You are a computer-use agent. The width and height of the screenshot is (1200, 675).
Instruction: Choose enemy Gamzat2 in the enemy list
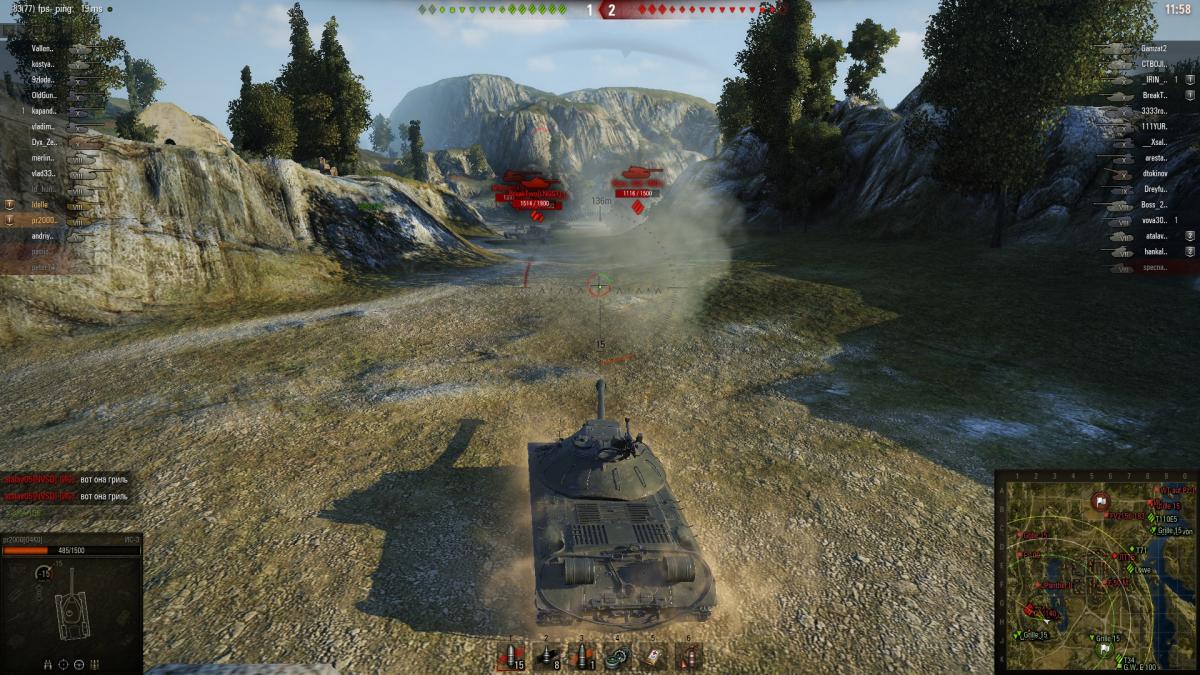(x=1150, y=48)
